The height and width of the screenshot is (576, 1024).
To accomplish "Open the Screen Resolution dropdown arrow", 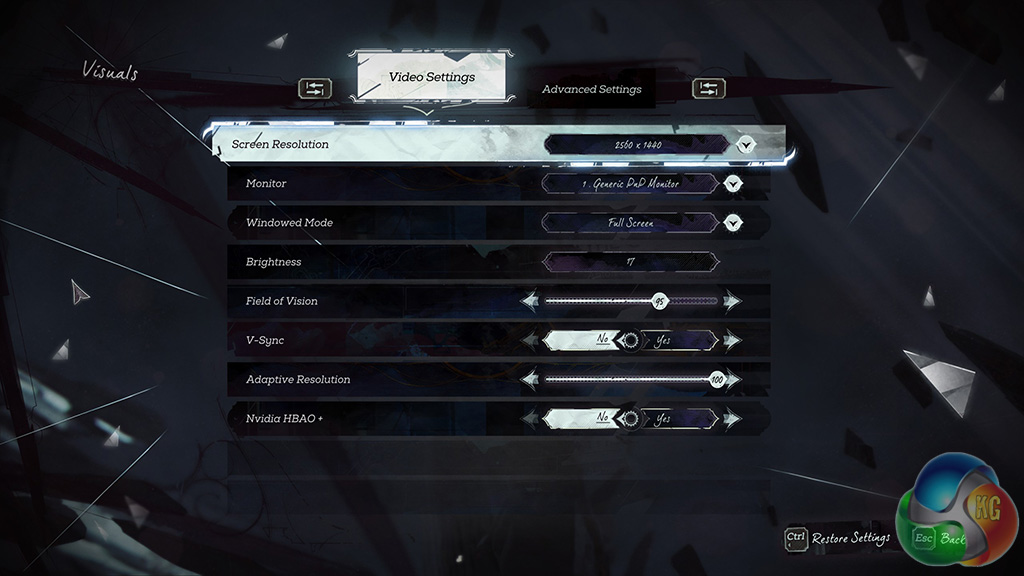I will click(745, 145).
